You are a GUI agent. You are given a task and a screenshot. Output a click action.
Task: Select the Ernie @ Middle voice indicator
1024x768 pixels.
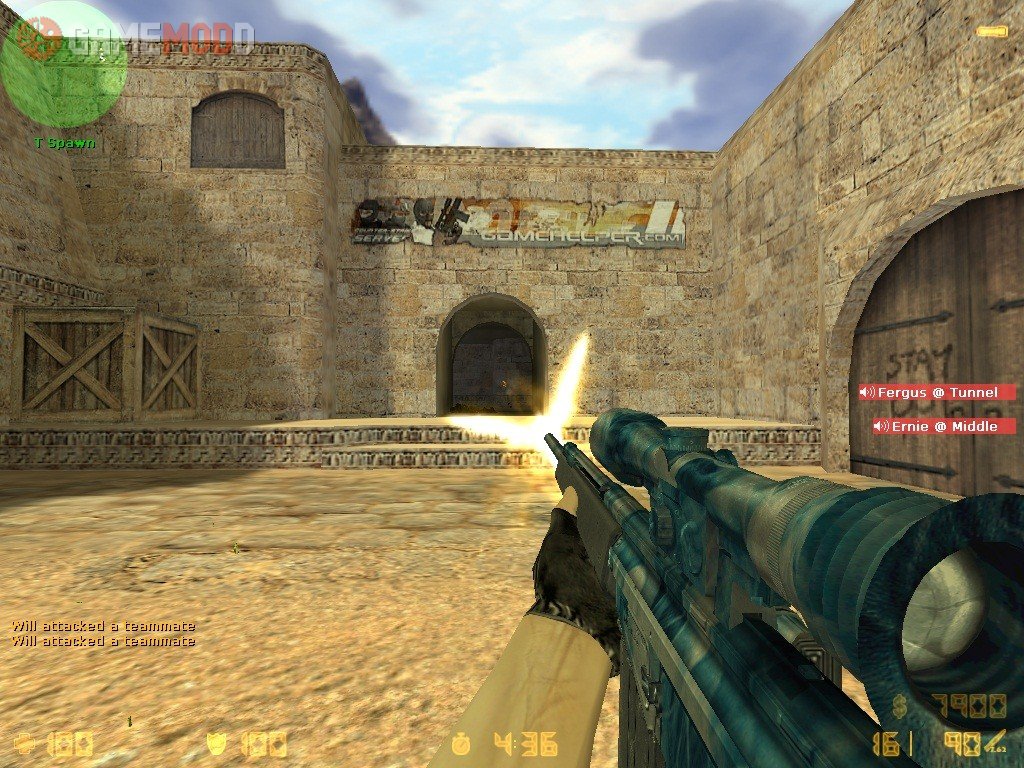coord(943,427)
